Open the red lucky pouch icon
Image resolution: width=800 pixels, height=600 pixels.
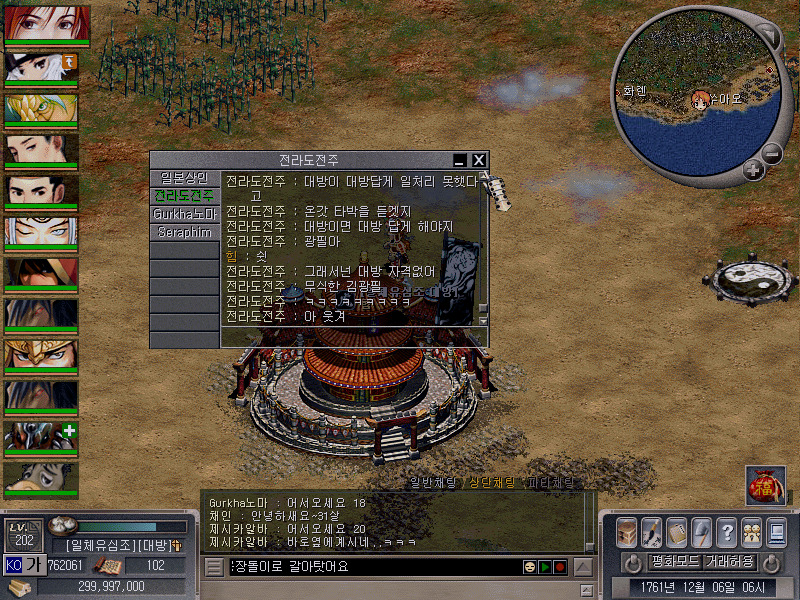[765, 485]
